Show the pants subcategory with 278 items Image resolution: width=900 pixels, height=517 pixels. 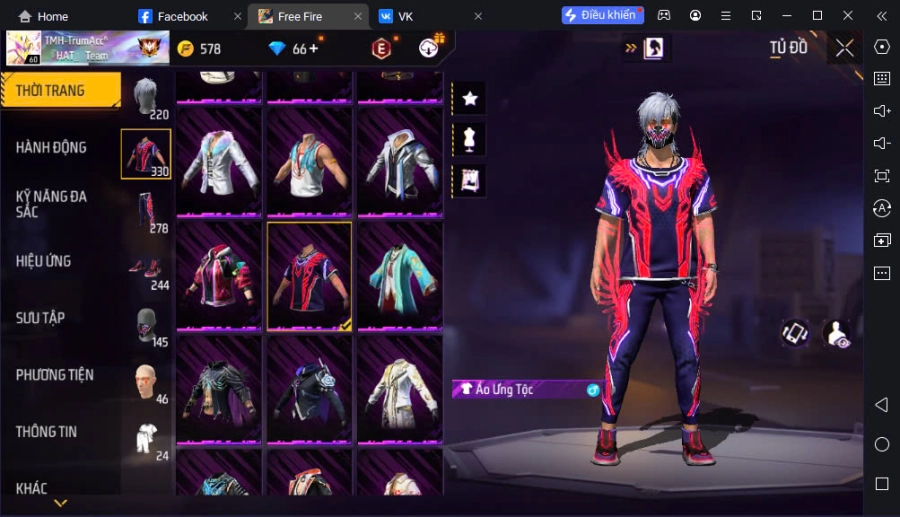tap(147, 212)
